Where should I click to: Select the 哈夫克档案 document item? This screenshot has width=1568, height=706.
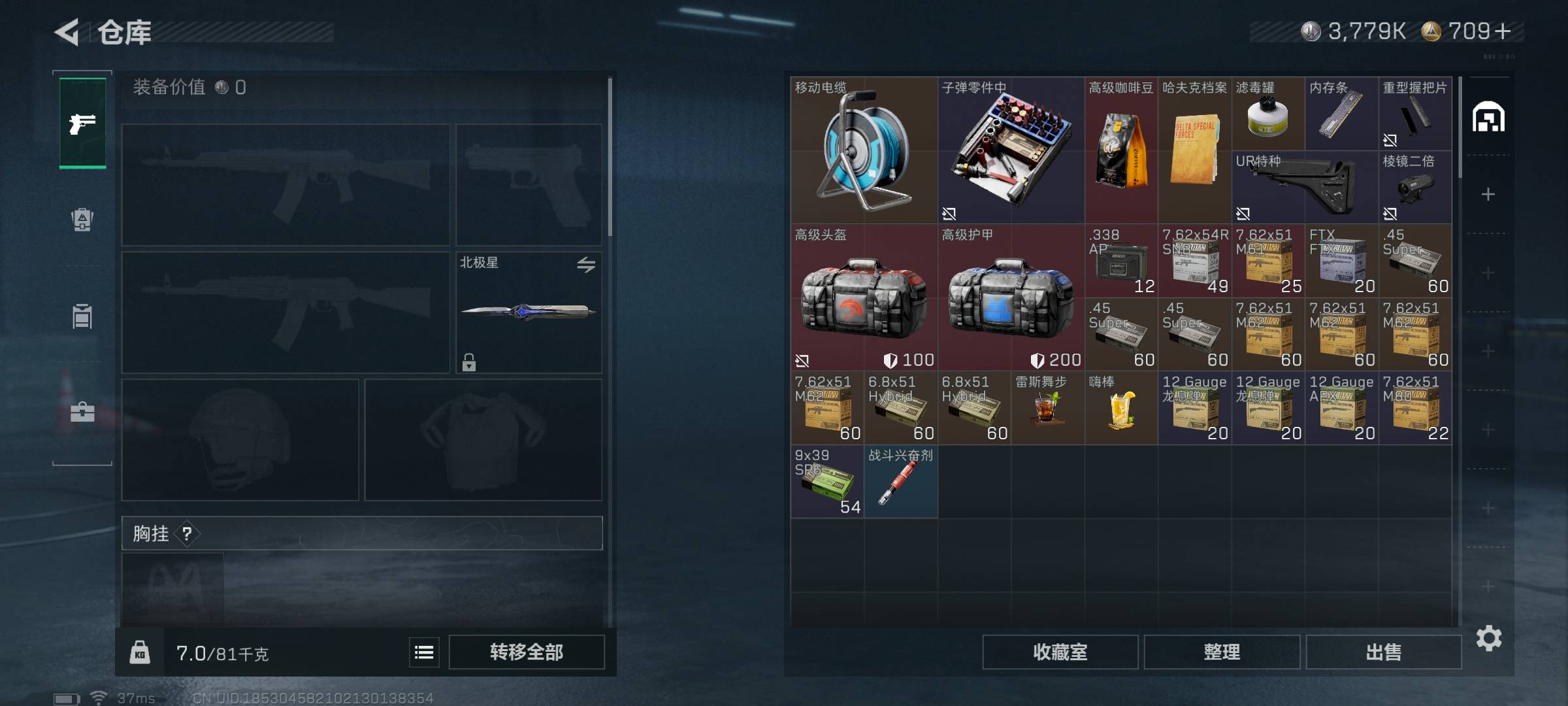click(x=1194, y=152)
